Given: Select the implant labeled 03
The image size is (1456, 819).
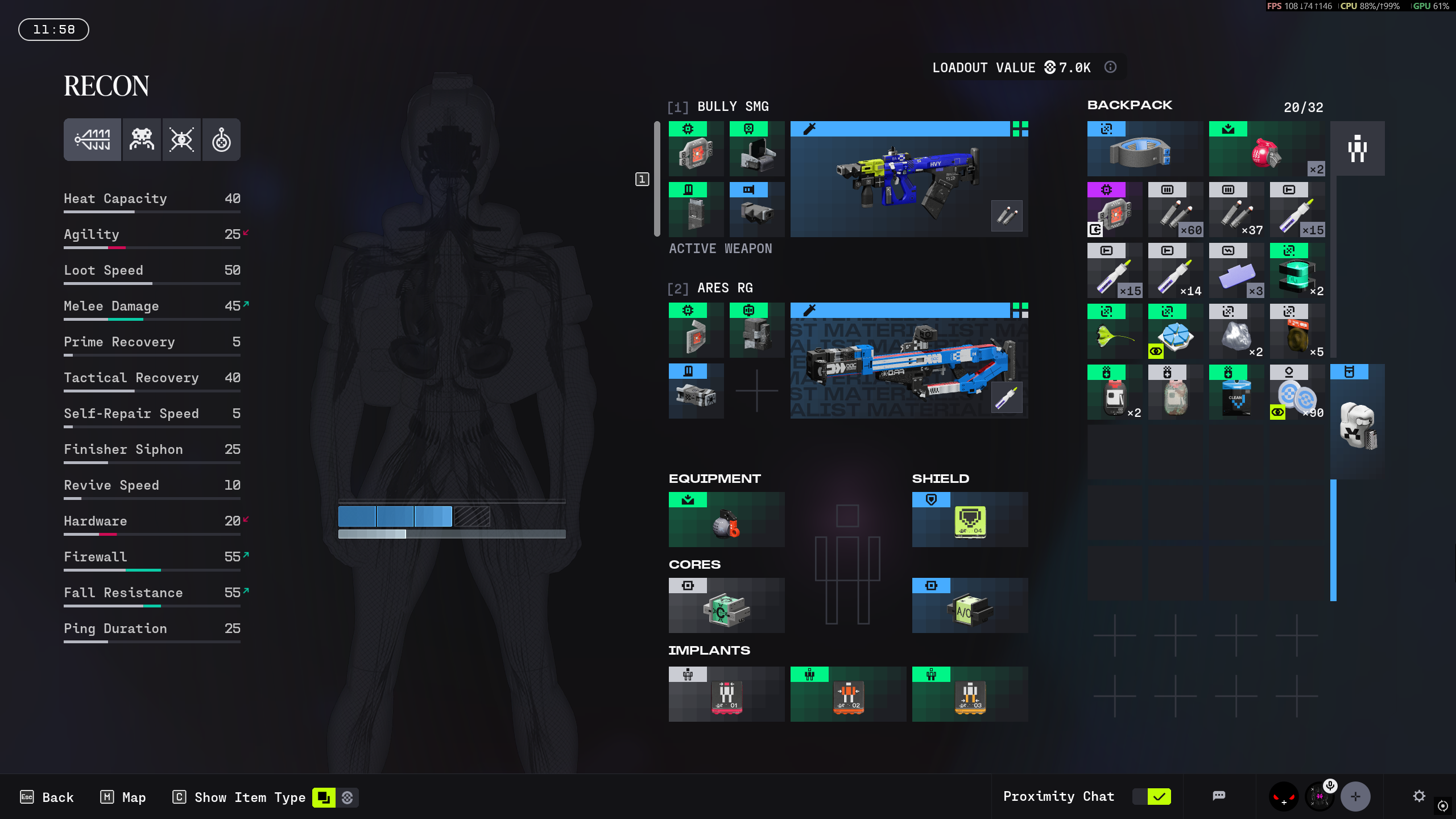Looking at the screenshot, I should 970,694.
